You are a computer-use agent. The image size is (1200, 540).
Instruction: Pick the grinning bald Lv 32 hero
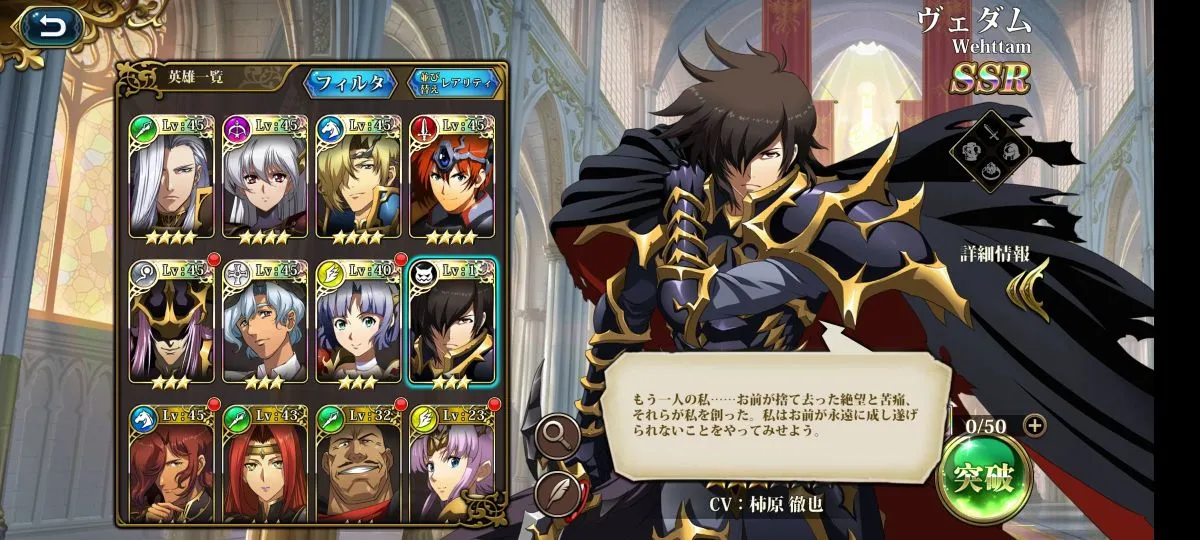point(358,460)
